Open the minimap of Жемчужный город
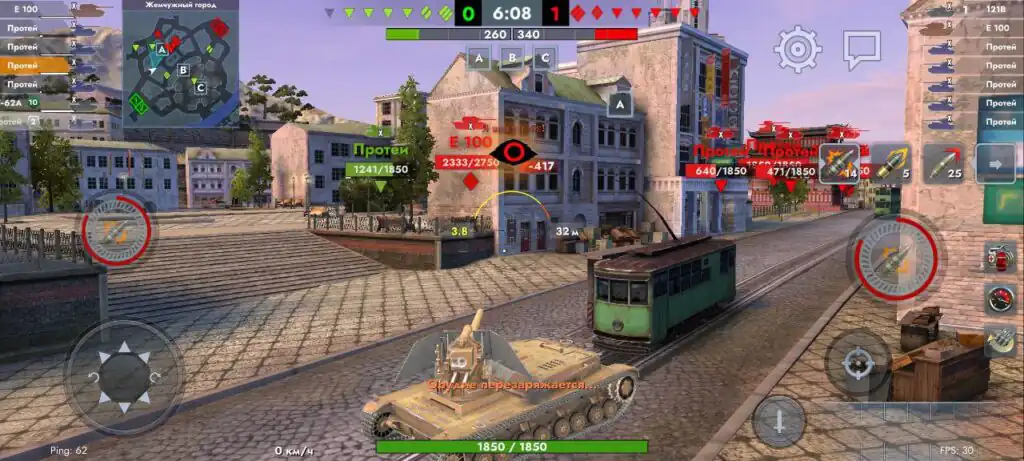 coord(181,64)
